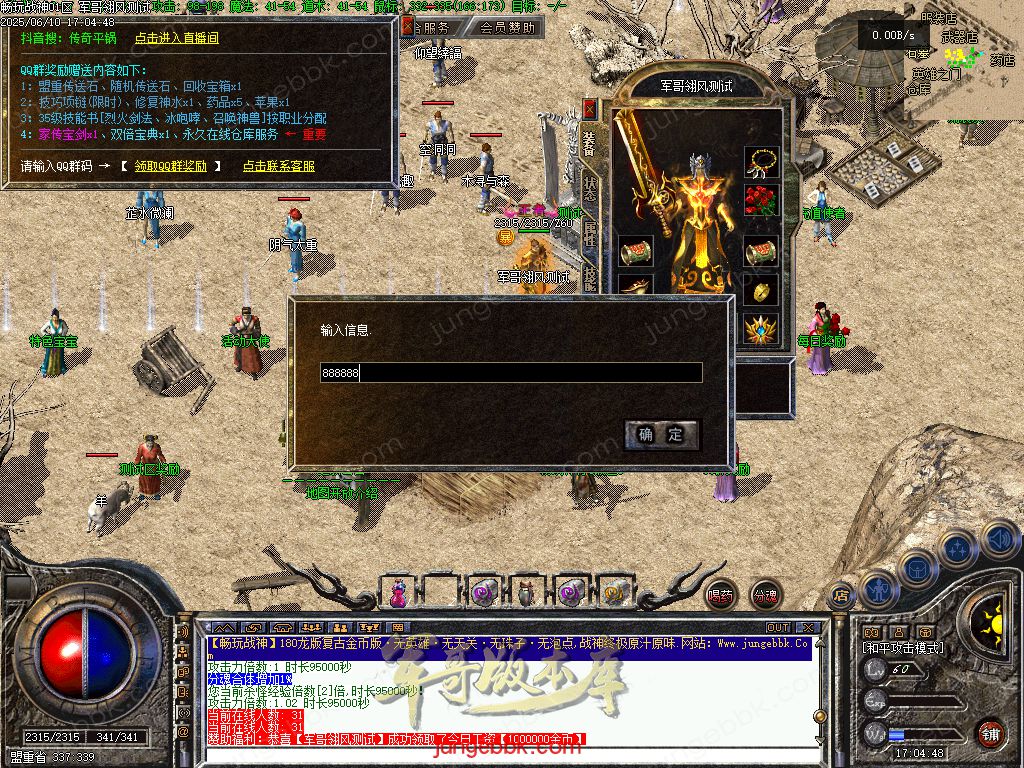This screenshot has width=1024, height=768.
Task: Click the 输入信息 text field
Action: pyautogui.click(x=511, y=373)
